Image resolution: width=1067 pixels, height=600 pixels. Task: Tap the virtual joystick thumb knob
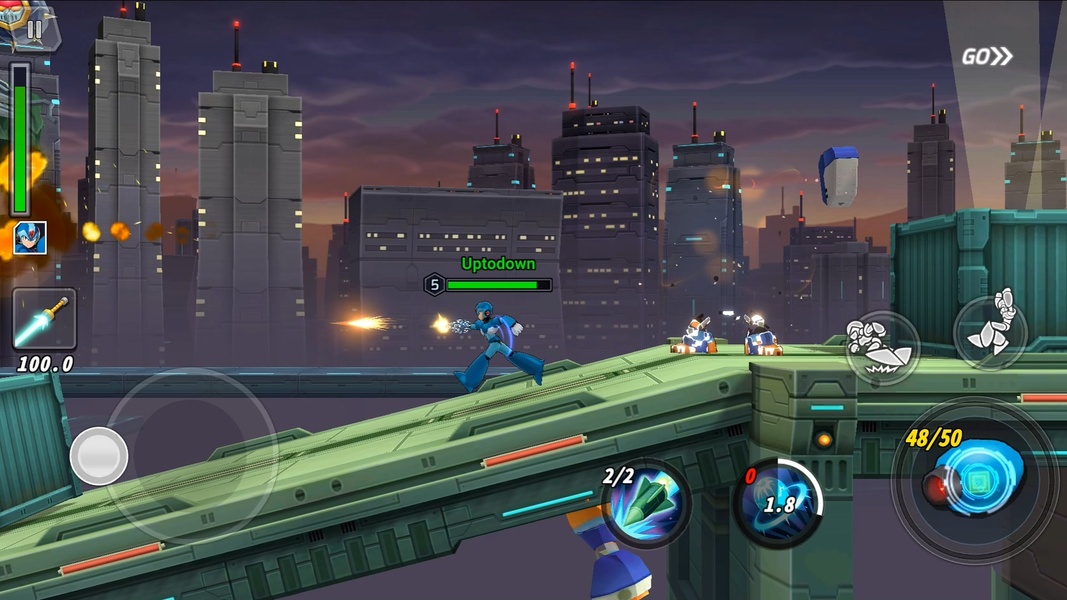tap(99, 456)
